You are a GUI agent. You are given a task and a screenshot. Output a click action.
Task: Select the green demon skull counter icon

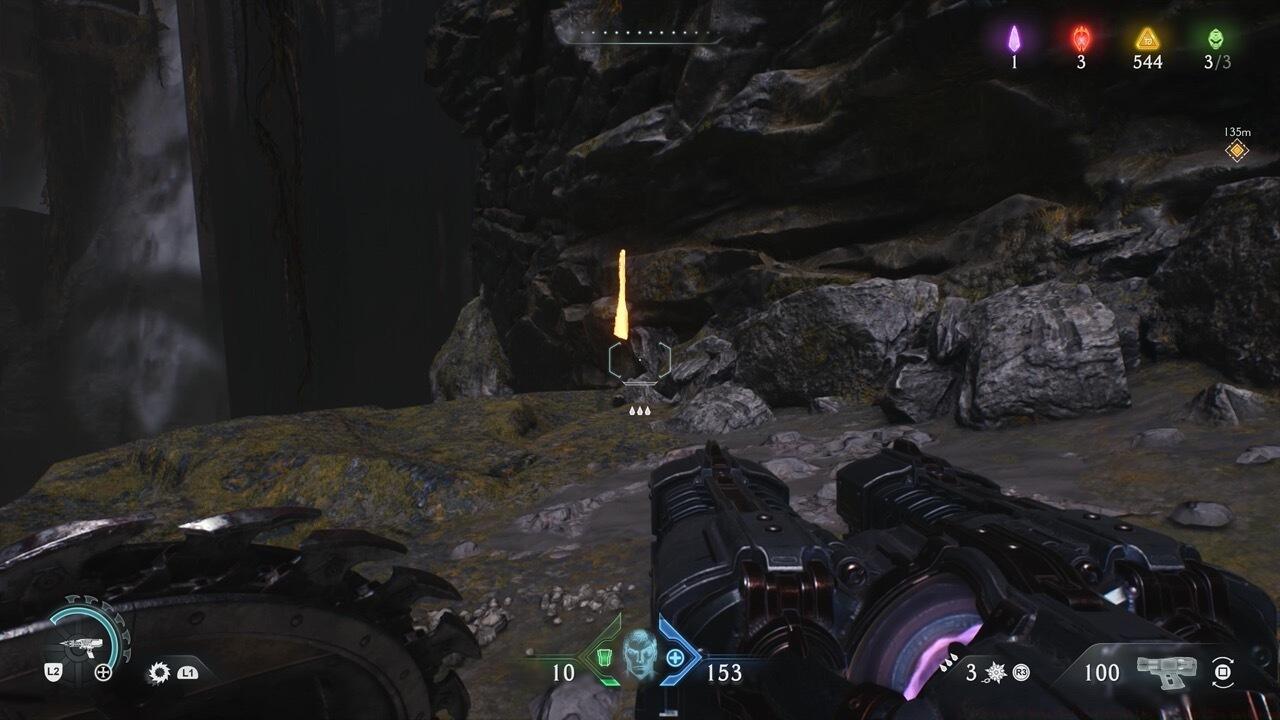pyautogui.click(x=1213, y=38)
